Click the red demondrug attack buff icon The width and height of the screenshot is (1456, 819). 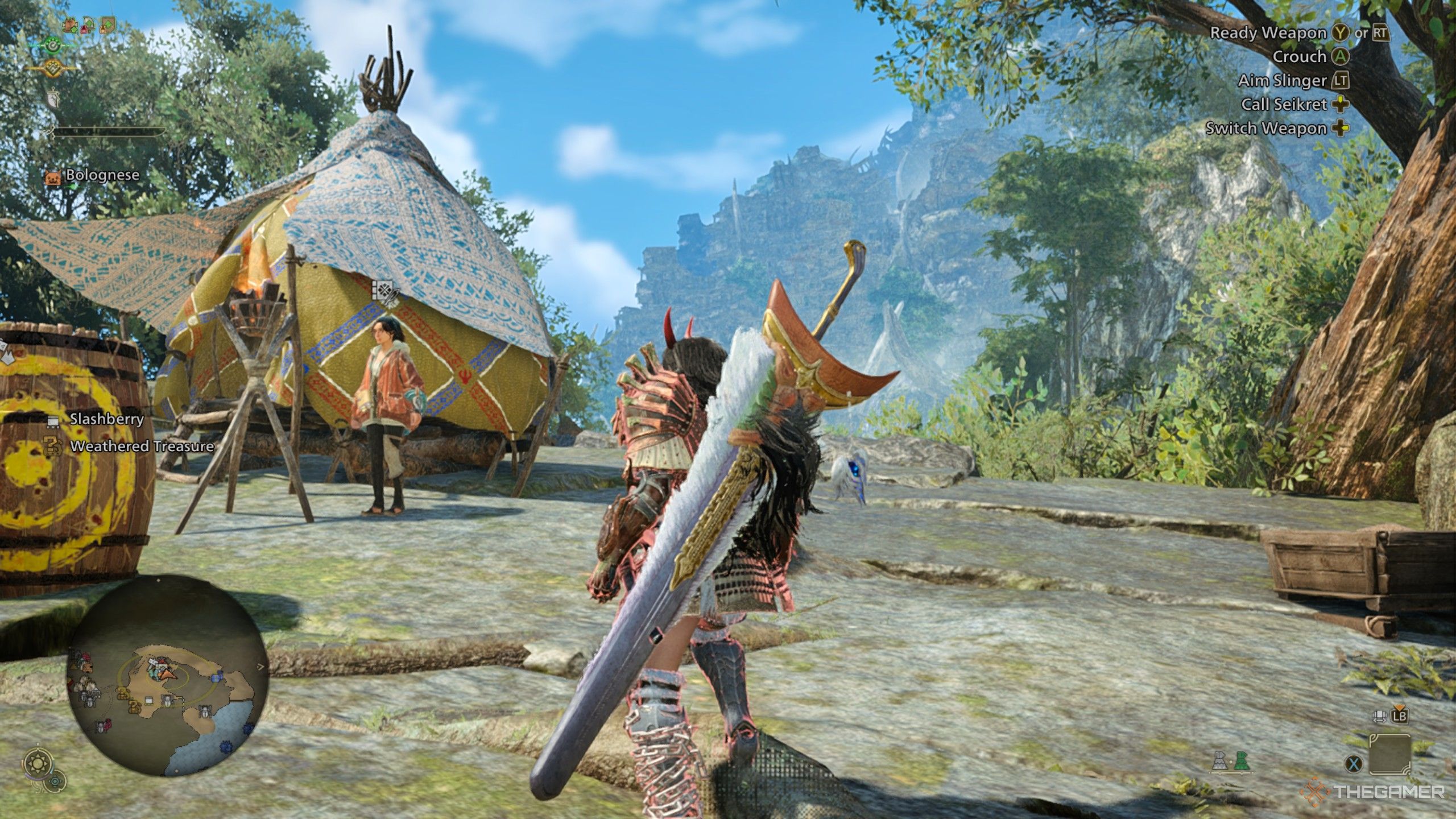pyautogui.click(x=86, y=26)
